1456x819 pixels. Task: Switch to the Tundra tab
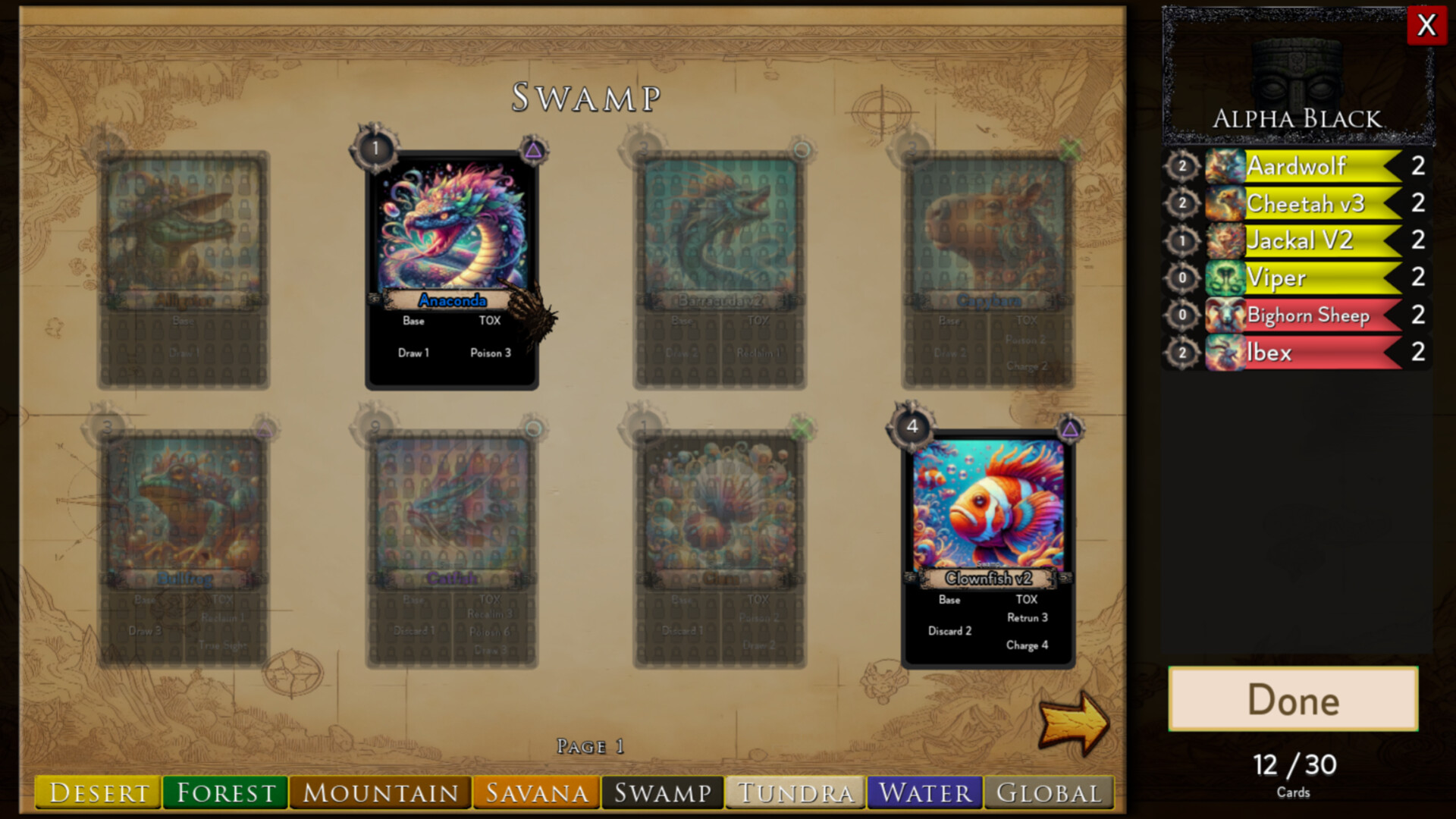click(x=793, y=793)
